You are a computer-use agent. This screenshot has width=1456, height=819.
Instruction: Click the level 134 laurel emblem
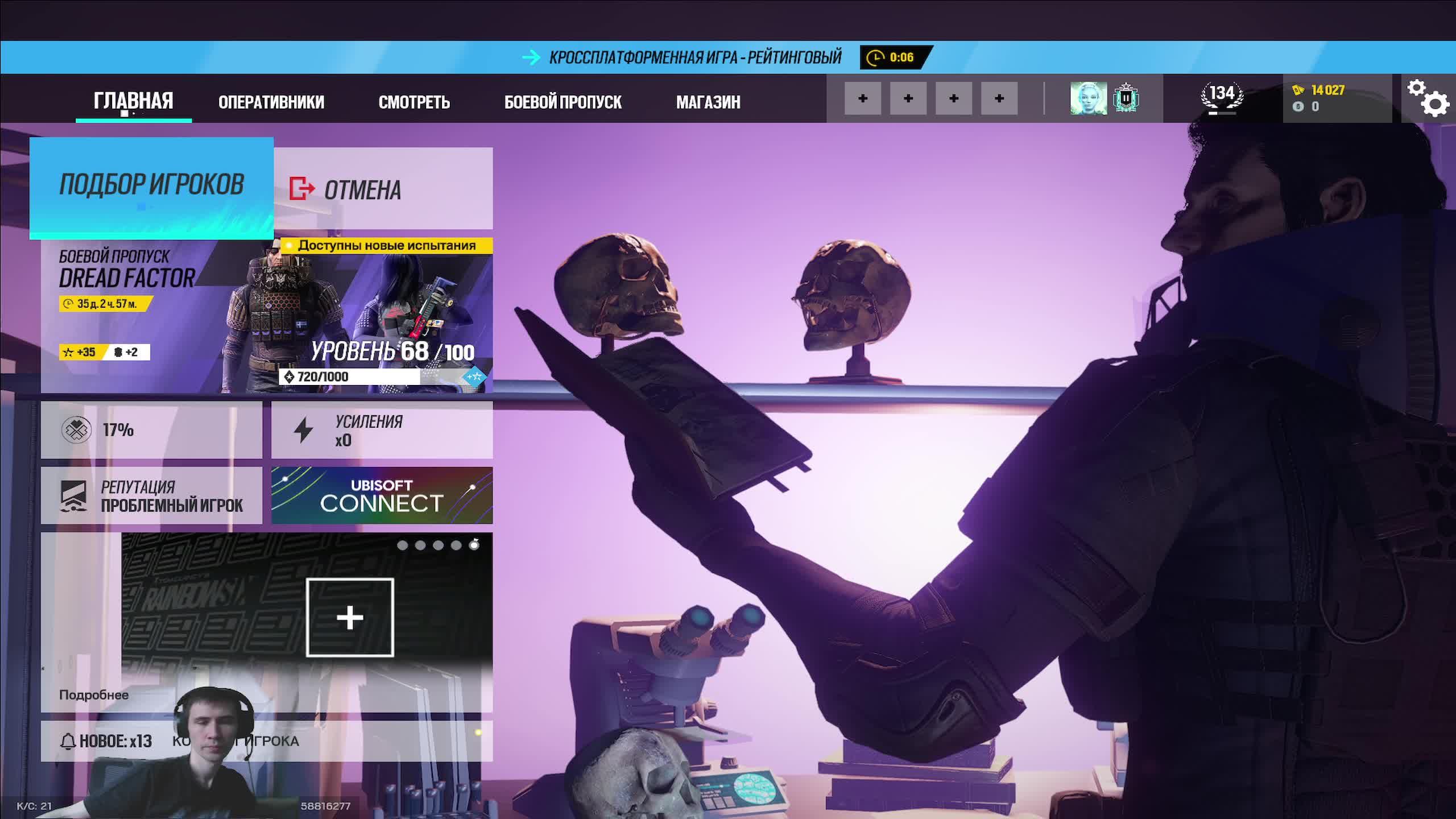pyautogui.click(x=1221, y=96)
